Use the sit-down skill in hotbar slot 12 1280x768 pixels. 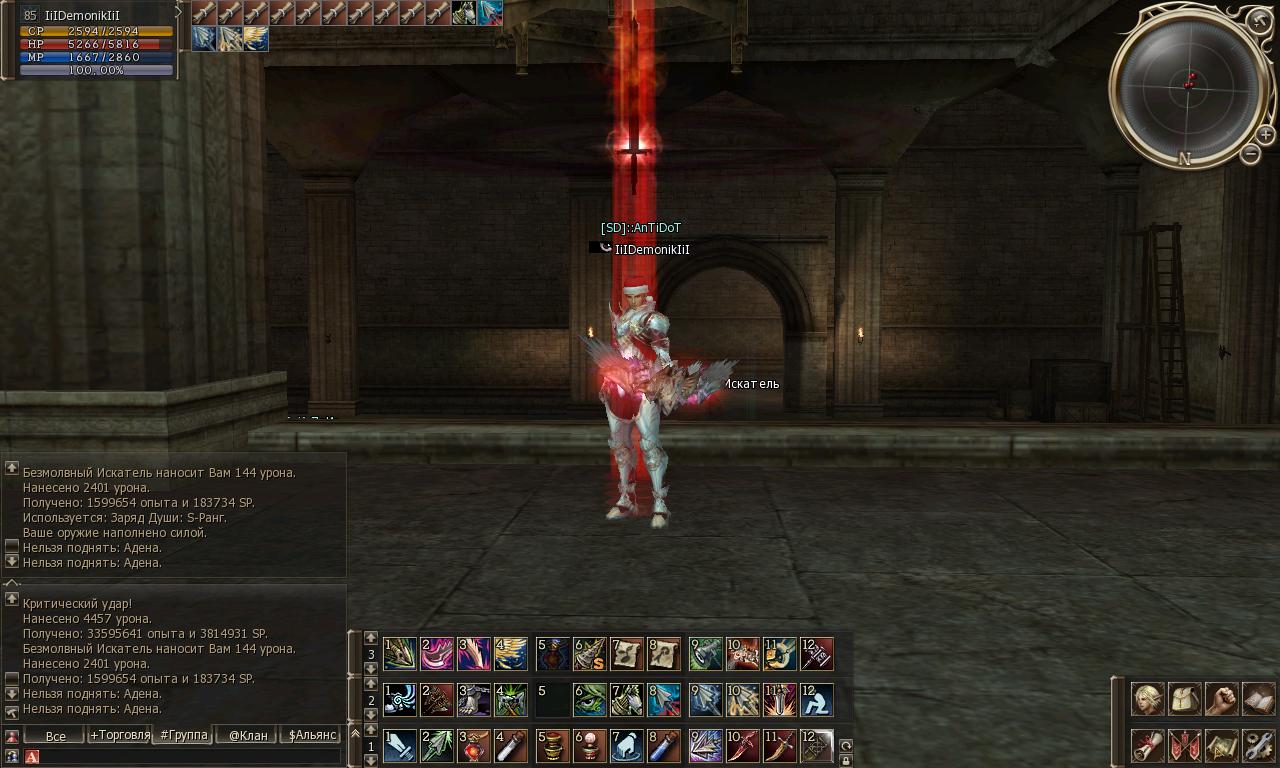coord(817,700)
